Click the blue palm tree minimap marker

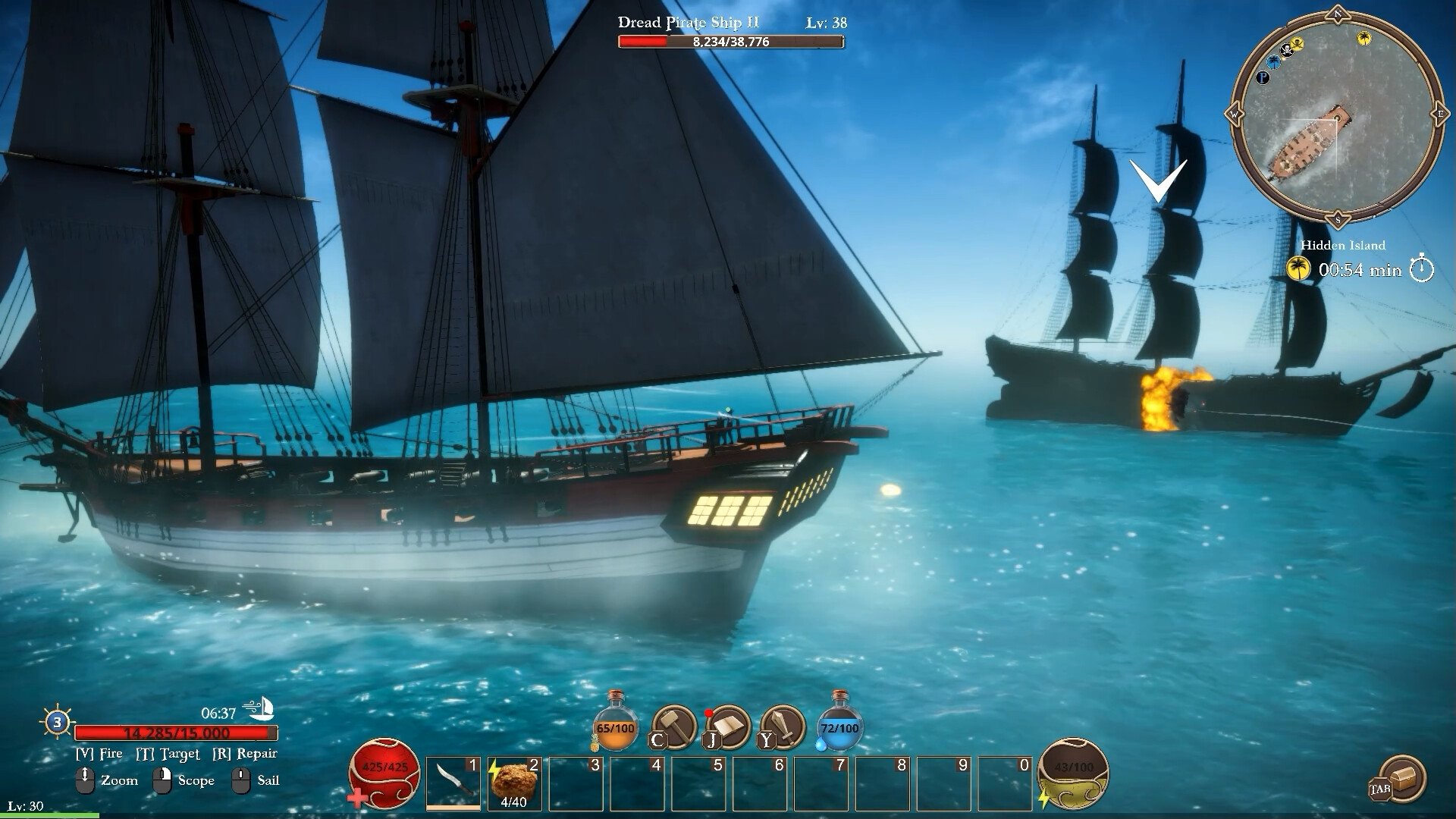click(1274, 61)
